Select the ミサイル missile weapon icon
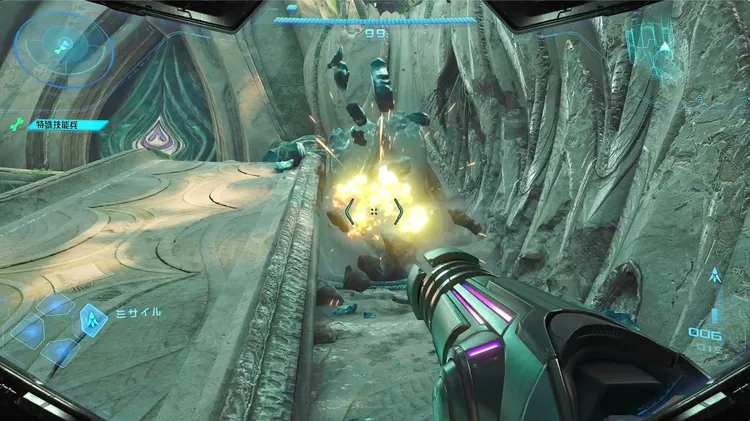This screenshot has height=421, width=750. click(95, 319)
